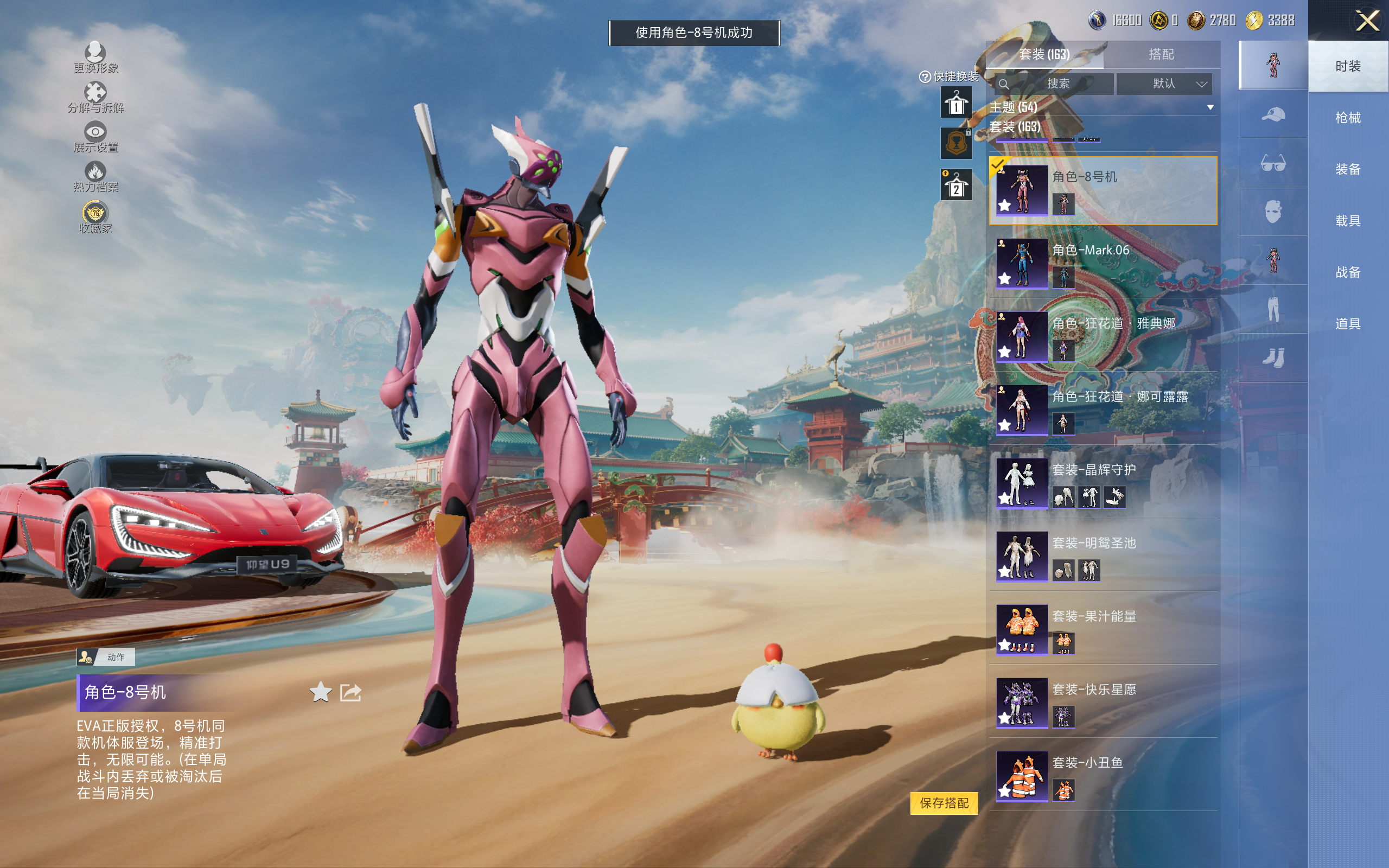The width and height of the screenshot is (1389, 868).
Task: Favorite the outfit with the star icon
Action: coord(320,692)
